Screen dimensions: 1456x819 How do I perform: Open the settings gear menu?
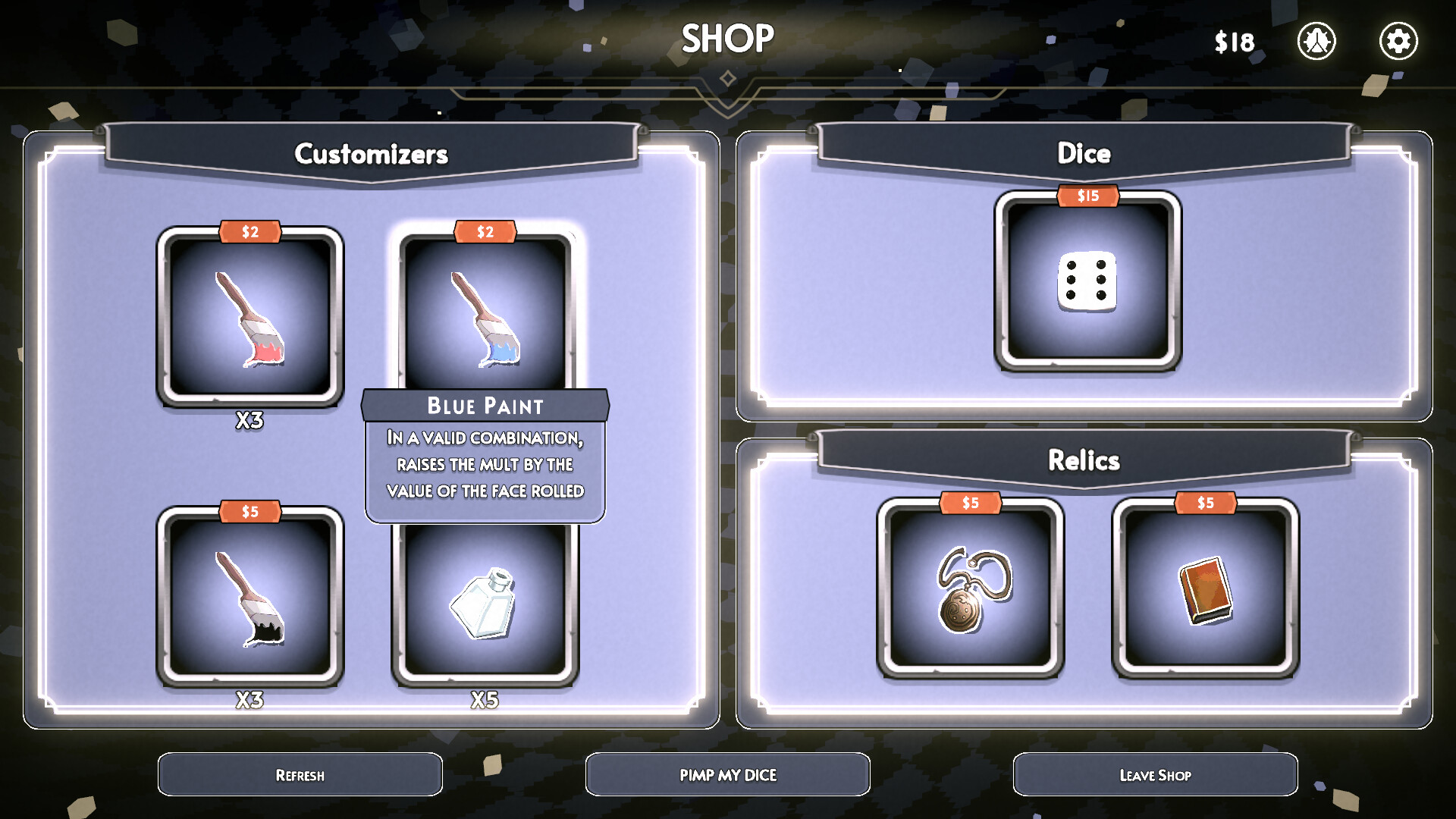[x=1399, y=42]
